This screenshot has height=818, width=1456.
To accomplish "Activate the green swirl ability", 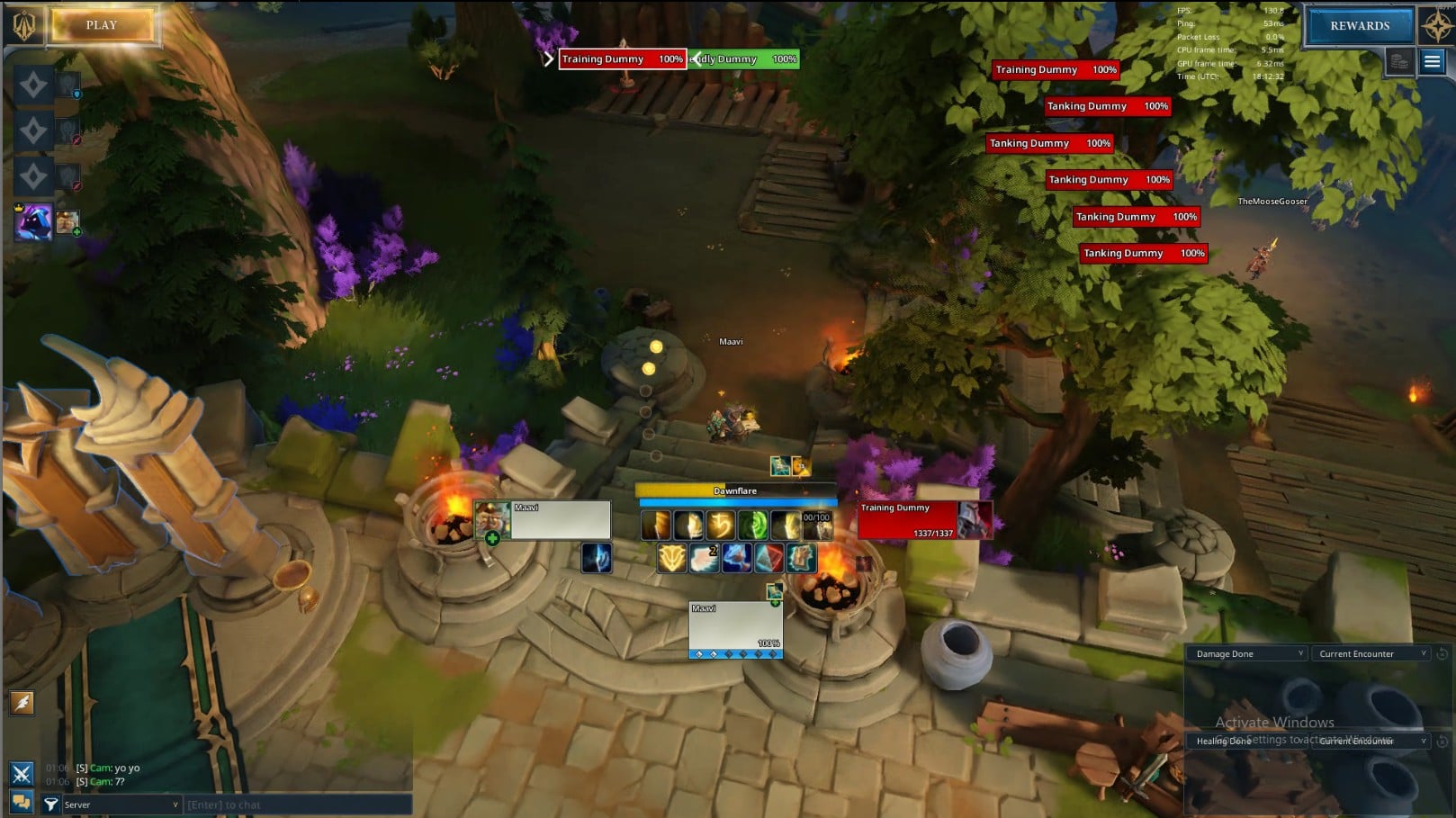I will tap(752, 525).
